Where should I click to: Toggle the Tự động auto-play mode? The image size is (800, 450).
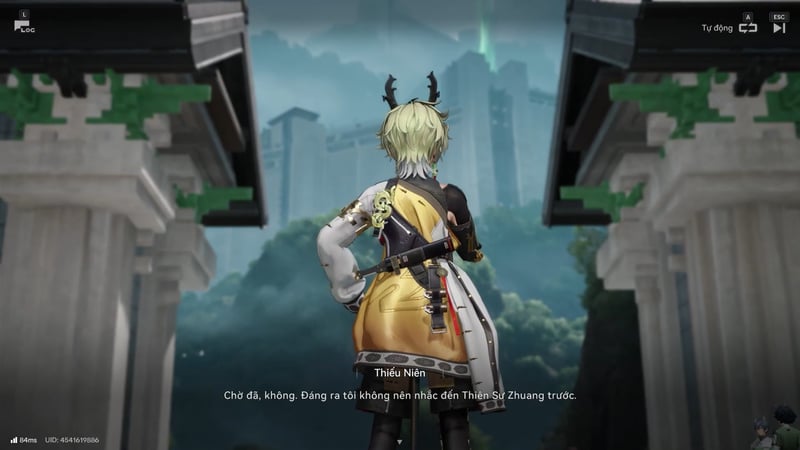747,28
